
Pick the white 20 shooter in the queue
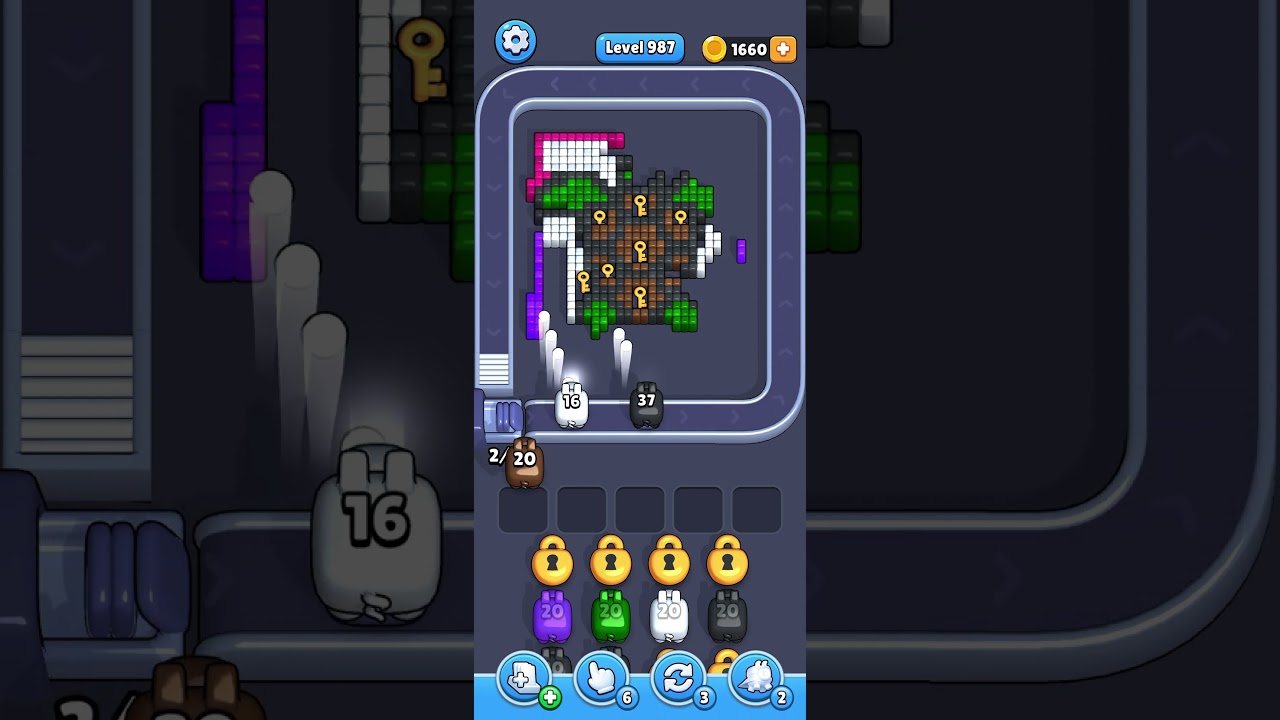click(x=669, y=616)
